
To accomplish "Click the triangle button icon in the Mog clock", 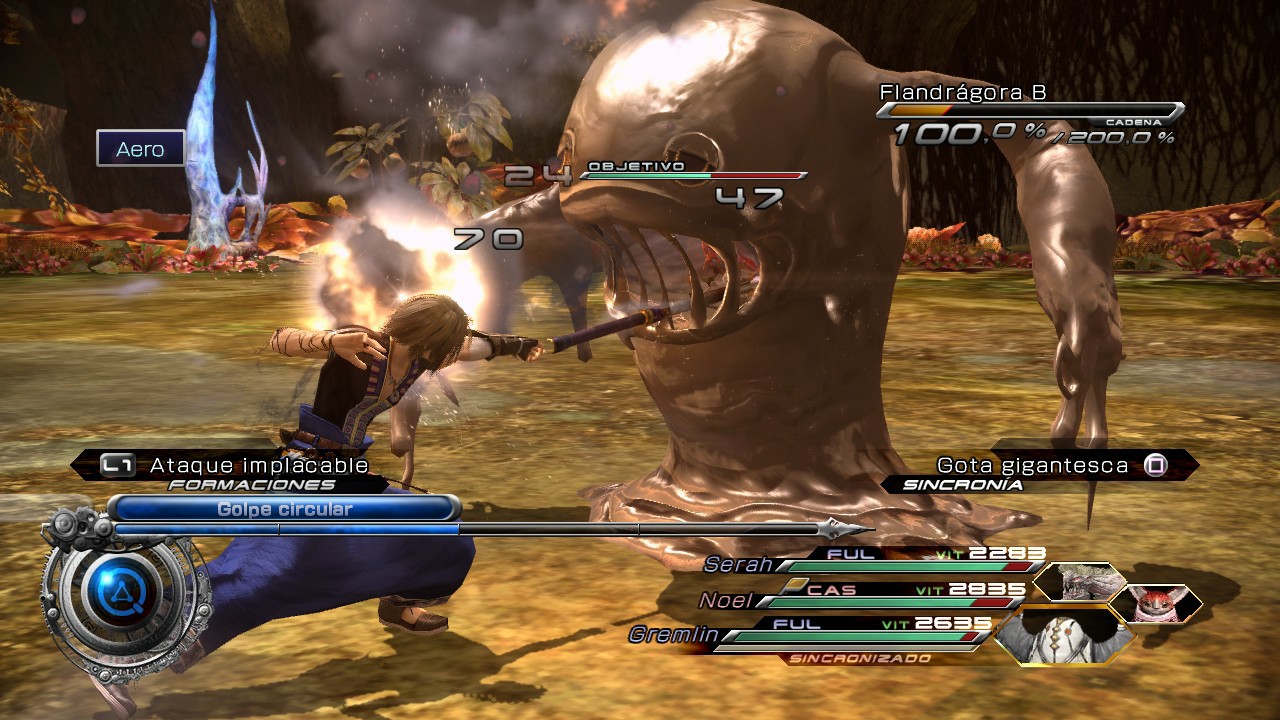I will click(x=122, y=592).
